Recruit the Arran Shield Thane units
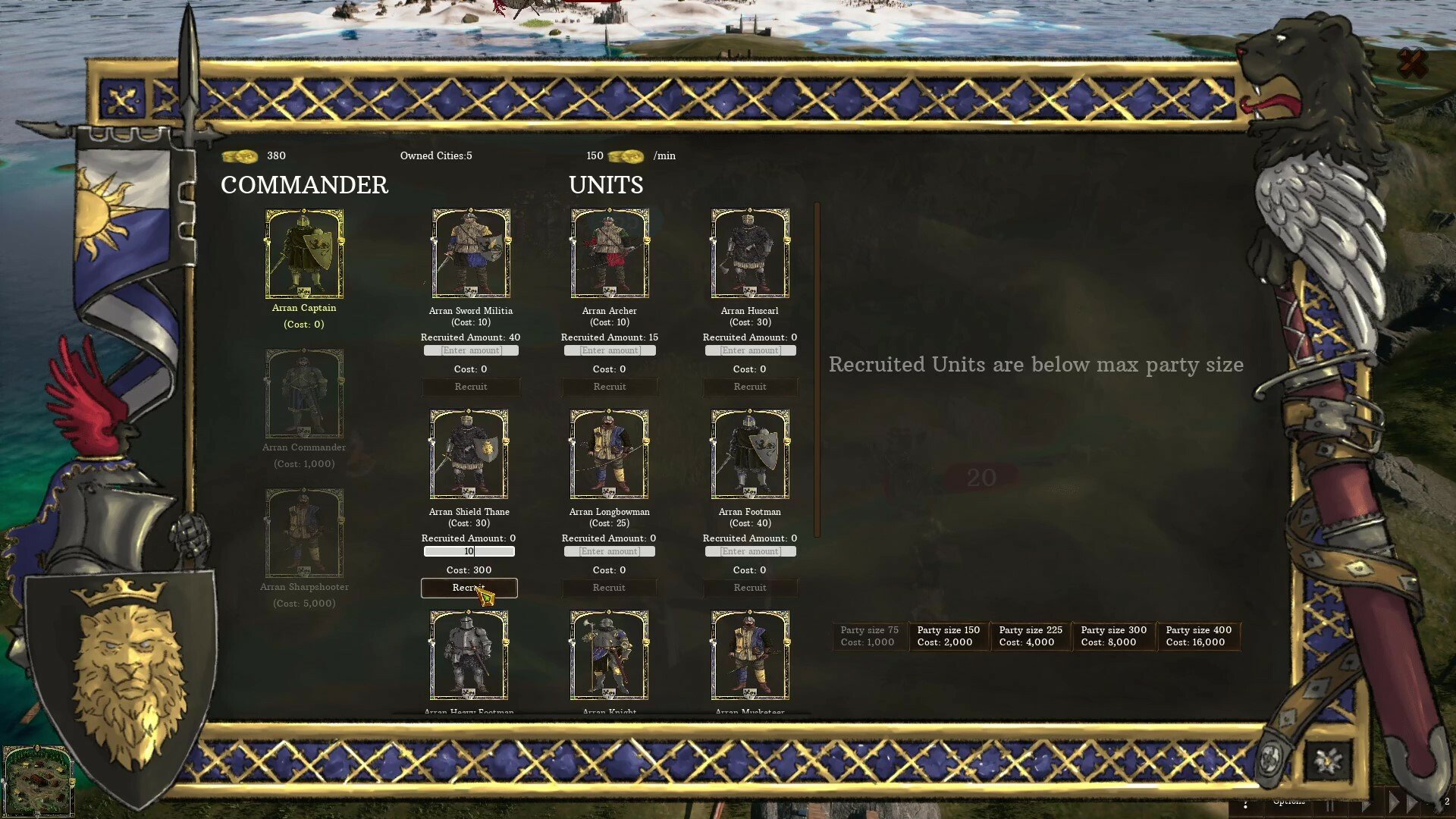 469,588
